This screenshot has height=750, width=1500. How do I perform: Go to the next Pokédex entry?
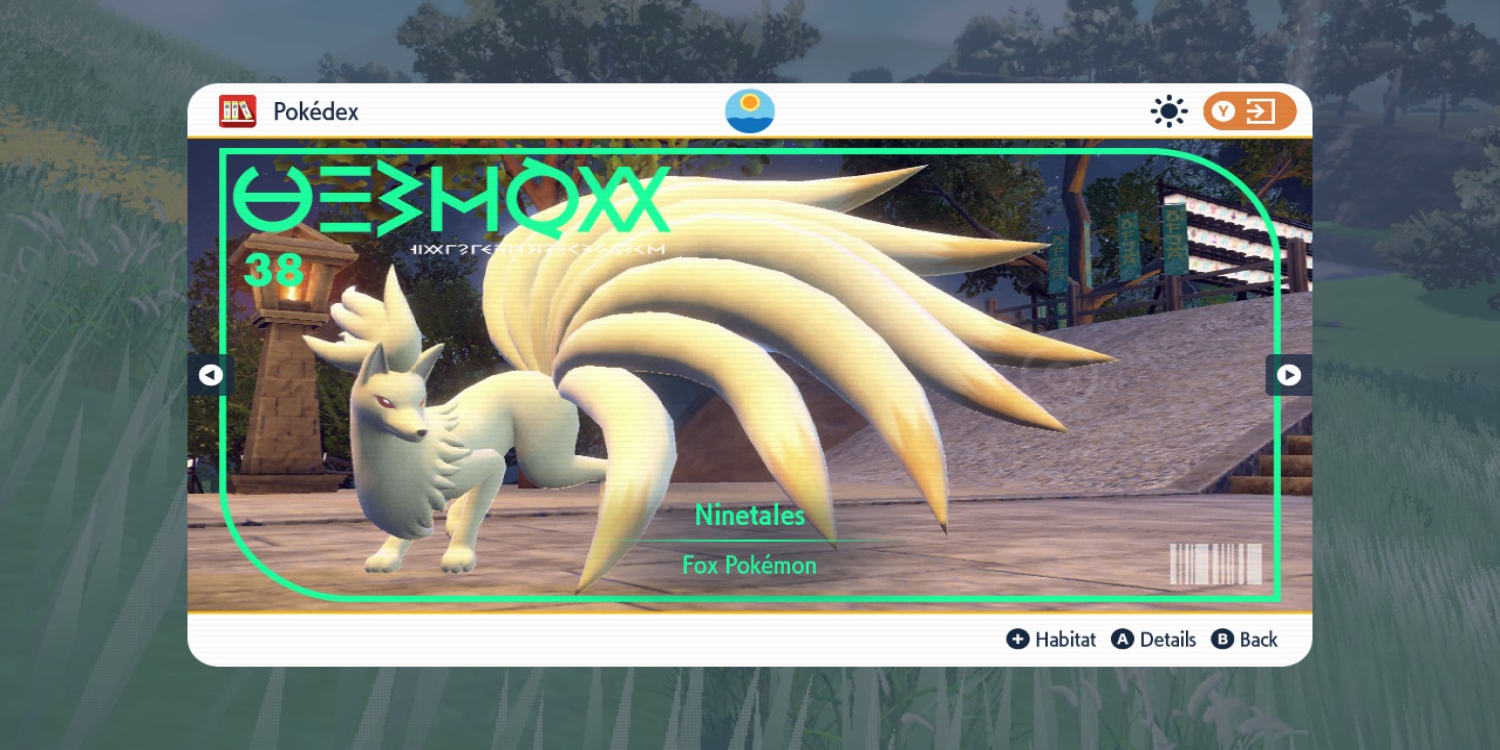point(1289,375)
